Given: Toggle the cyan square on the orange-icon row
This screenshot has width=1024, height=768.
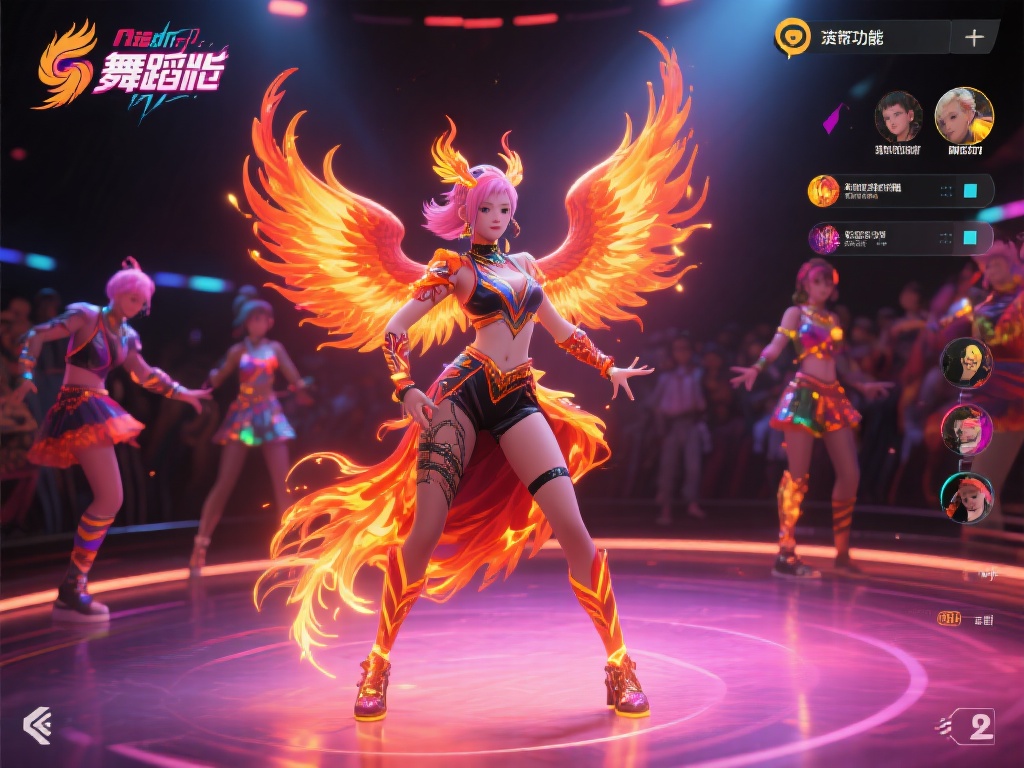Looking at the screenshot, I should click(x=968, y=190).
